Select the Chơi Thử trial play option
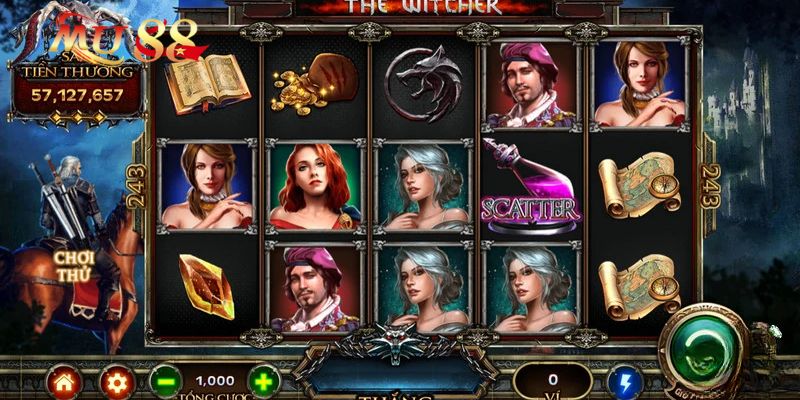The width and height of the screenshot is (800, 400). tap(74, 263)
